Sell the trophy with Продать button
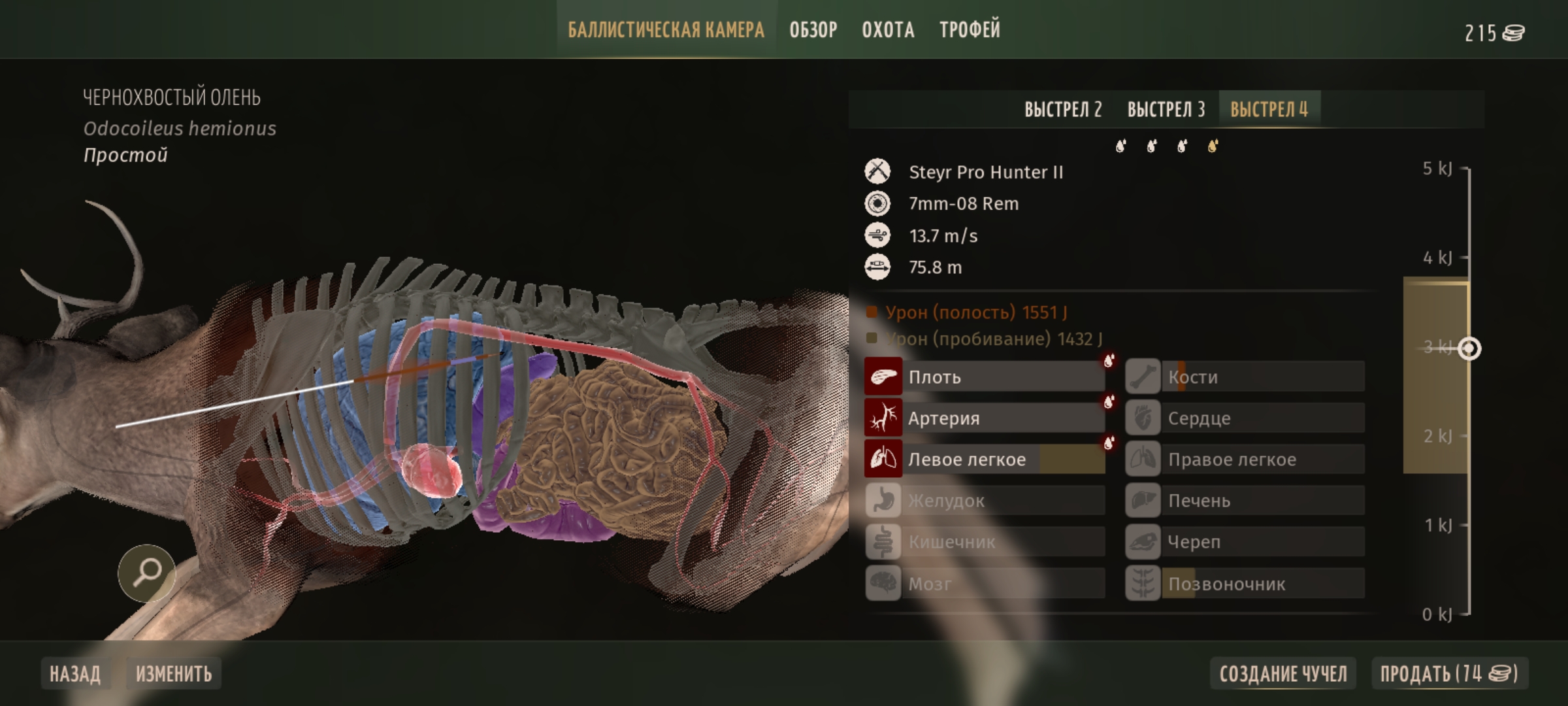This screenshot has width=1568, height=706. pyautogui.click(x=1449, y=673)
